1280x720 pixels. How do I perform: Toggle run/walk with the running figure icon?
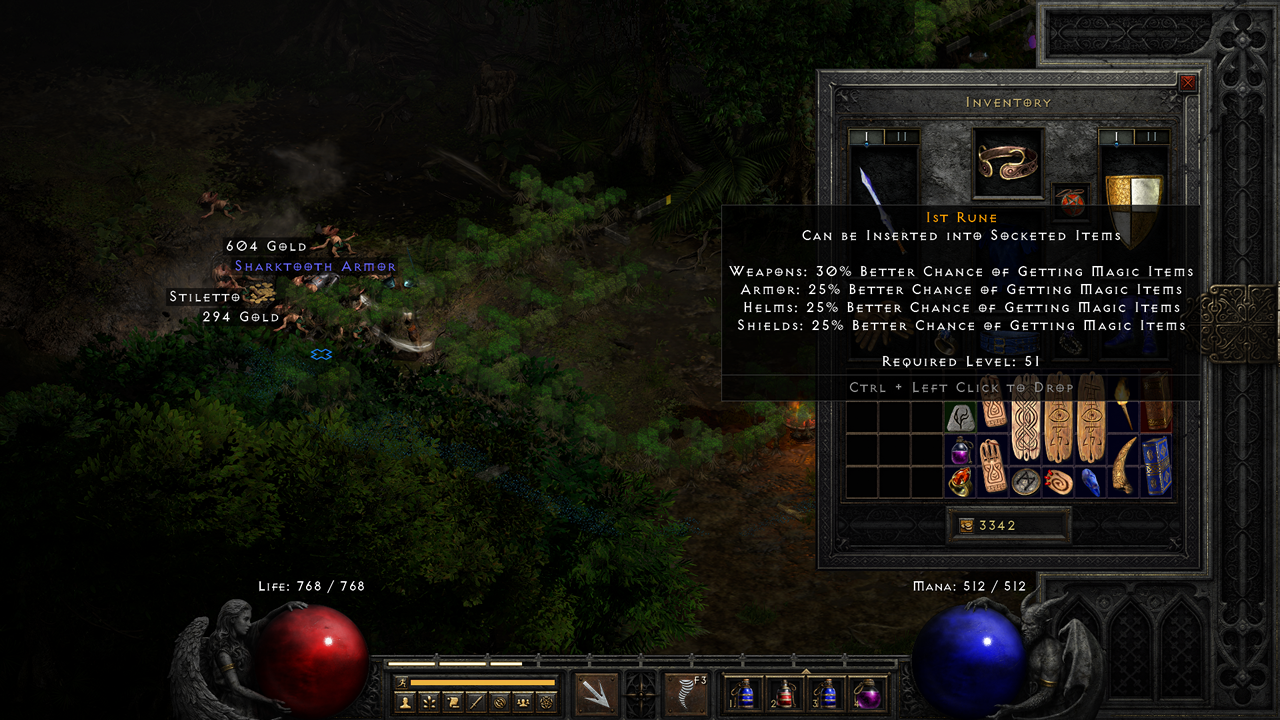click(403, 682)
